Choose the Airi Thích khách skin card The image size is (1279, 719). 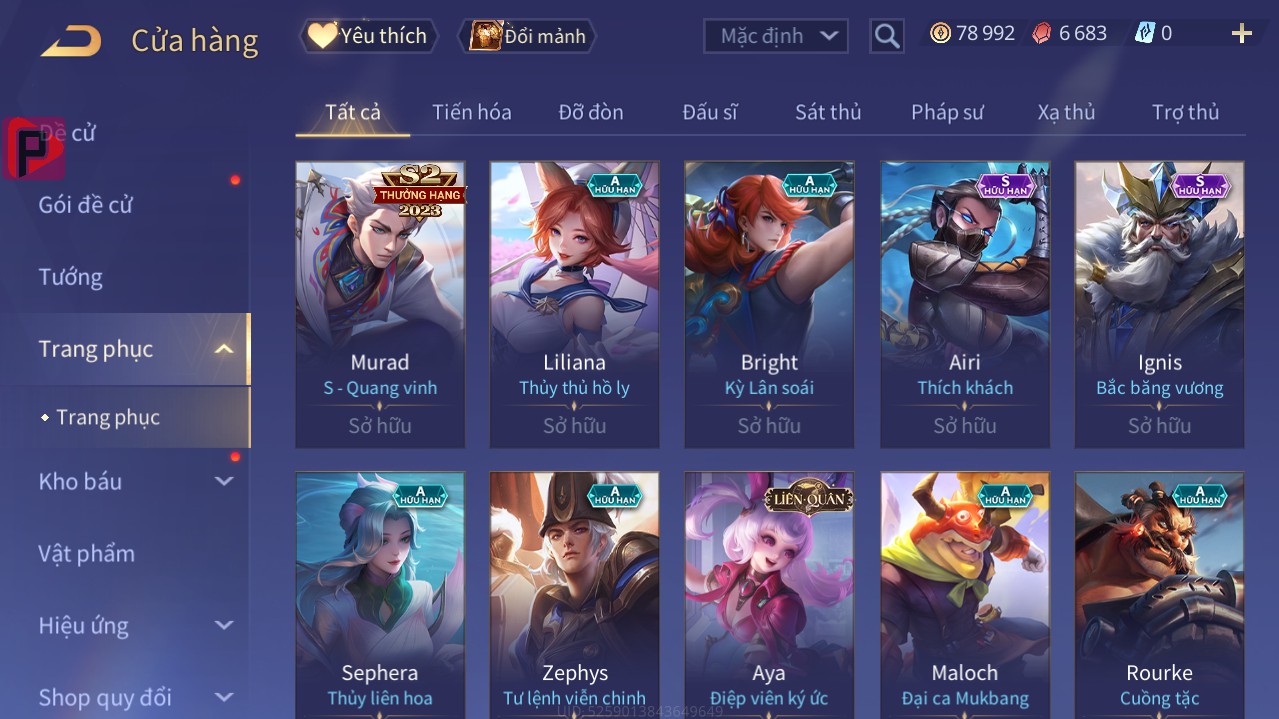coord(964,304)
